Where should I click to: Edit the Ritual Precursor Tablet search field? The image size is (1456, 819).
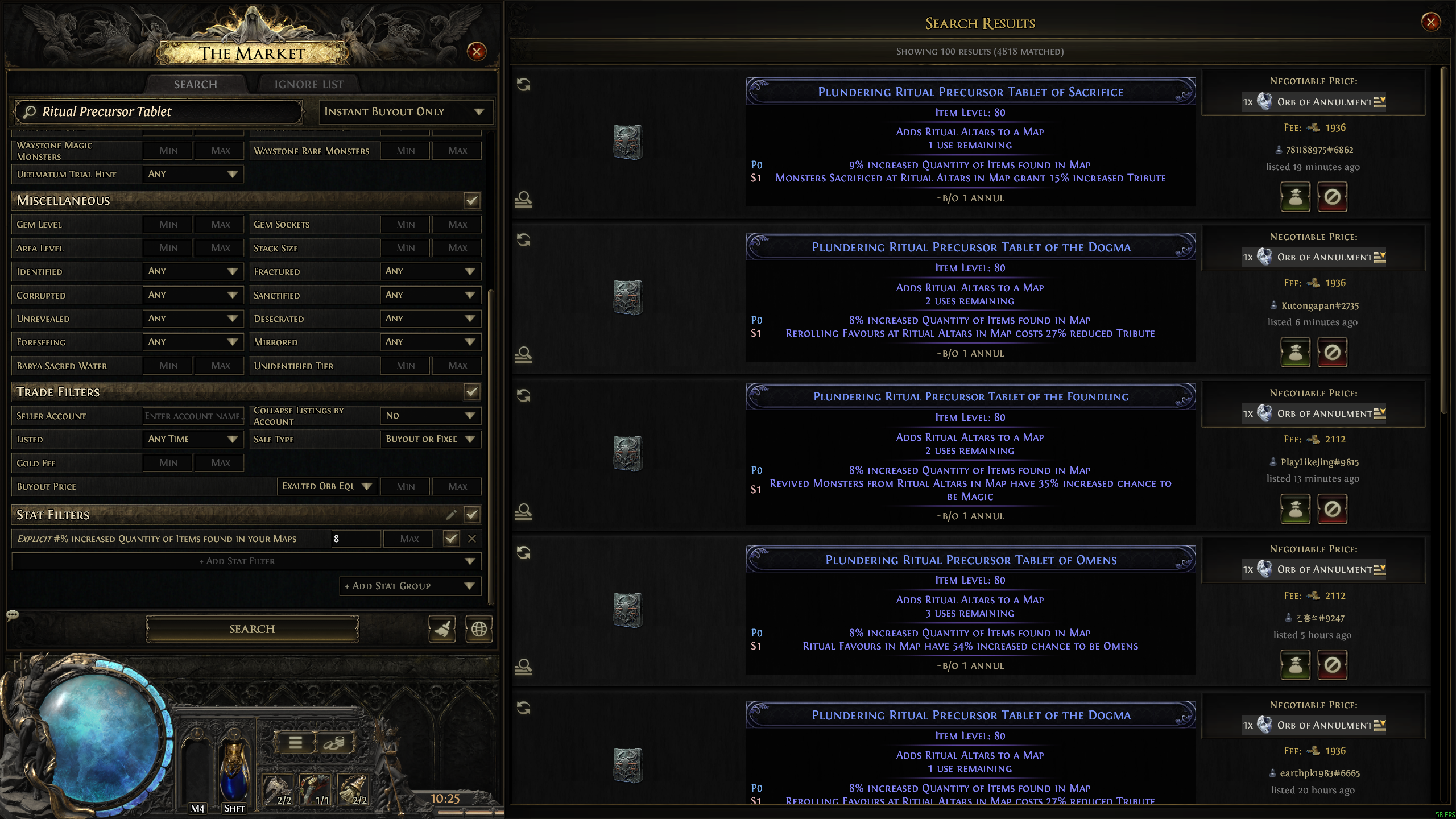click(x=159, y=112)
